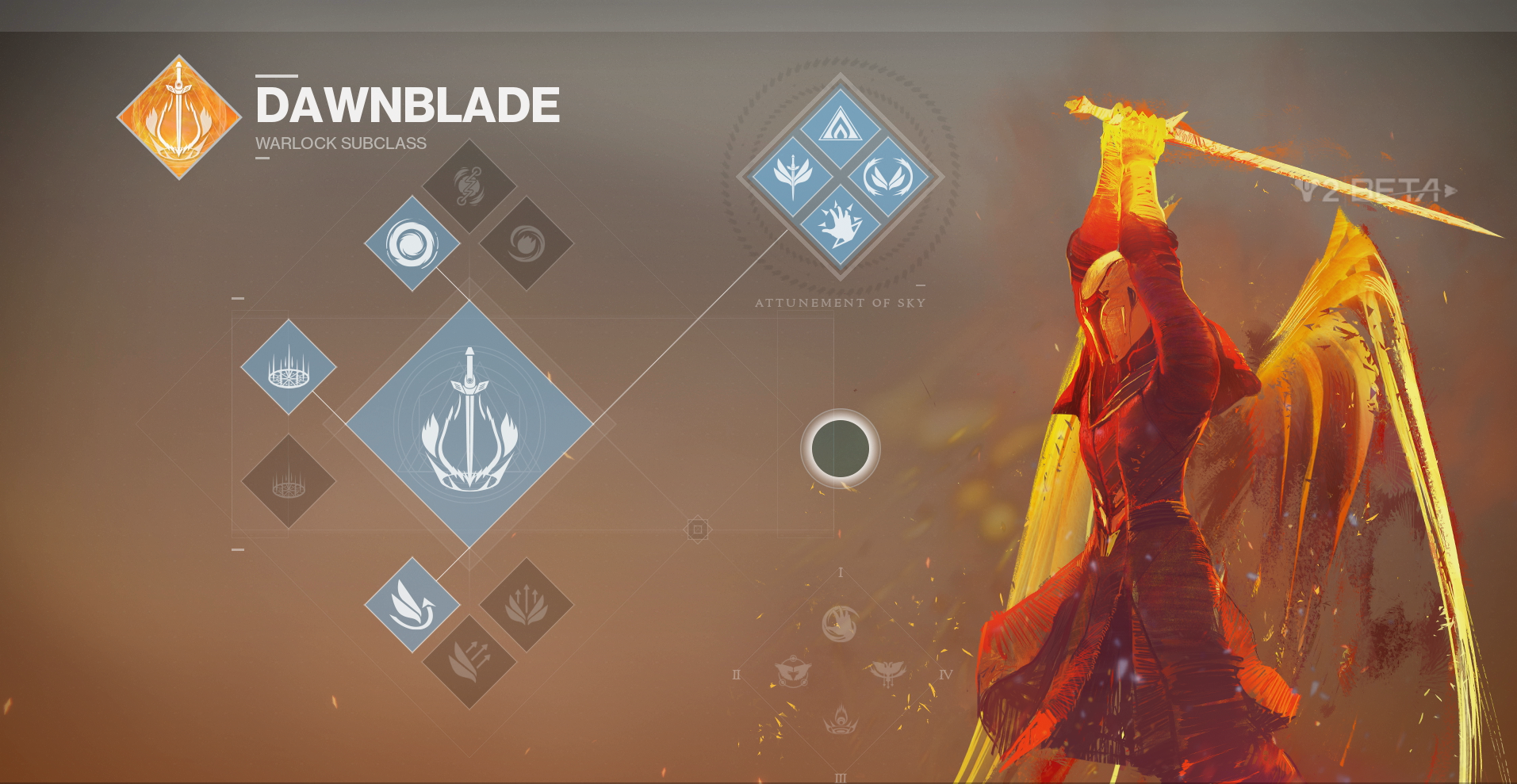Inspect the flame triangle perk in Attunement of Sky

[x=840, y=128]
